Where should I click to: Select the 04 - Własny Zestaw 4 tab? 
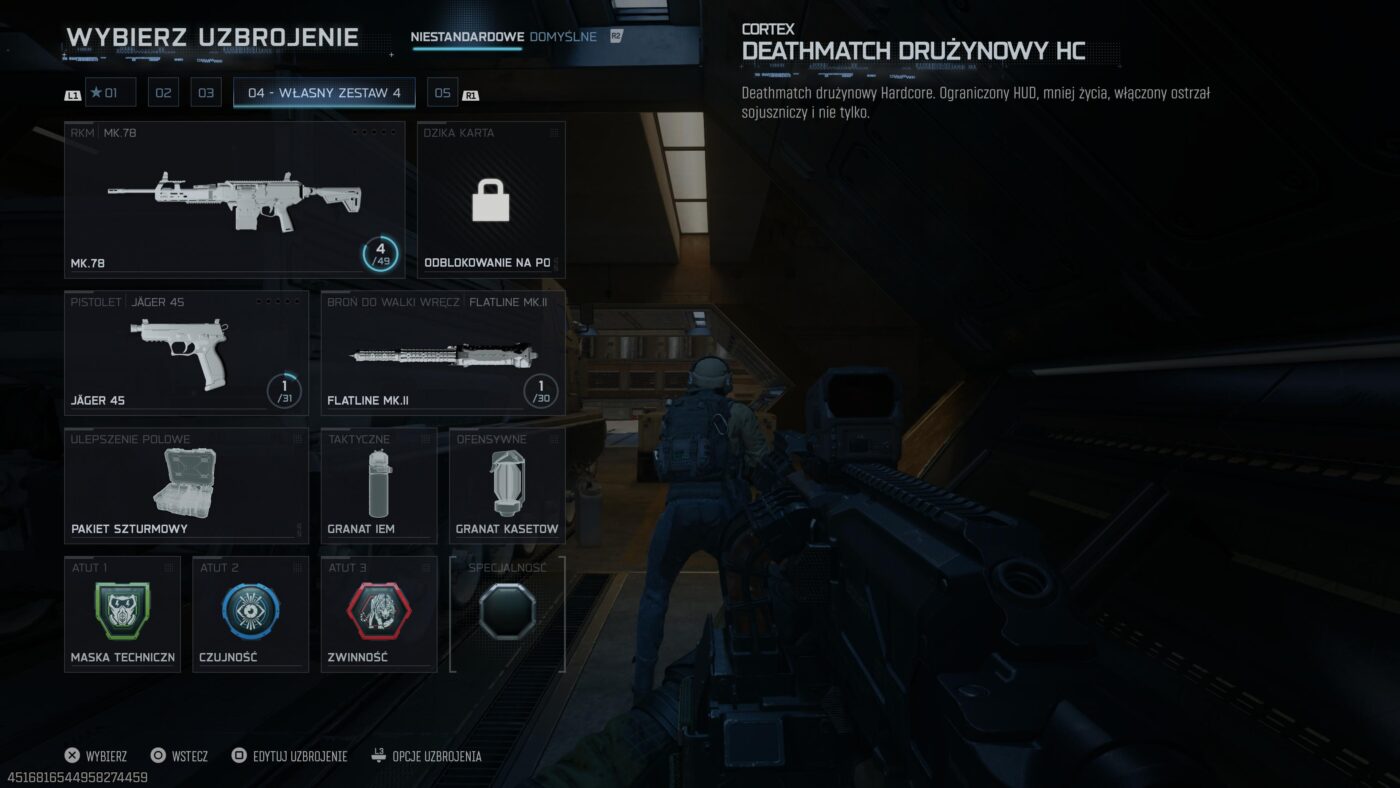click(x=324, y=93)
